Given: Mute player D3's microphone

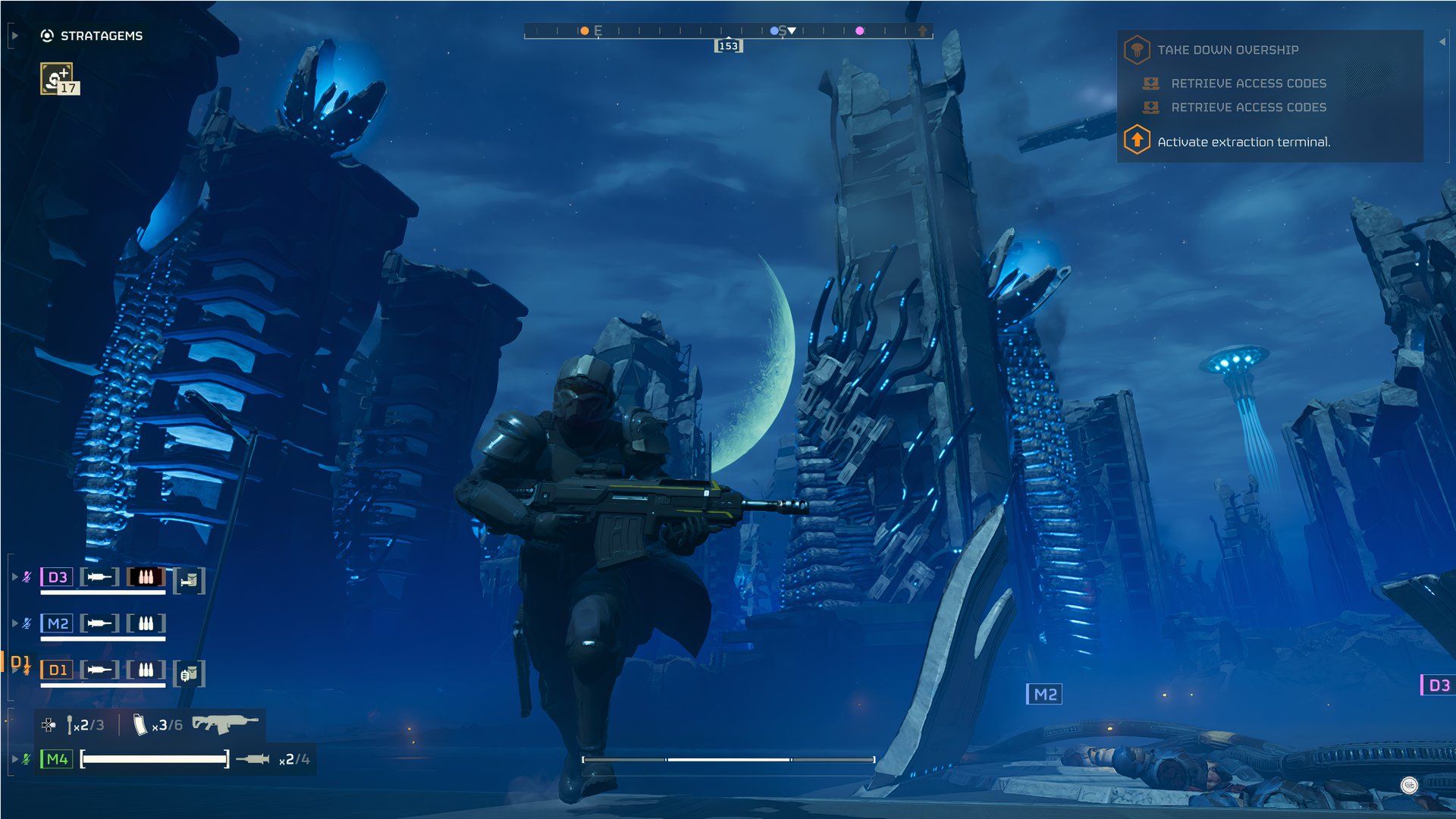Looking at the screenshot, I should (27, 577).
